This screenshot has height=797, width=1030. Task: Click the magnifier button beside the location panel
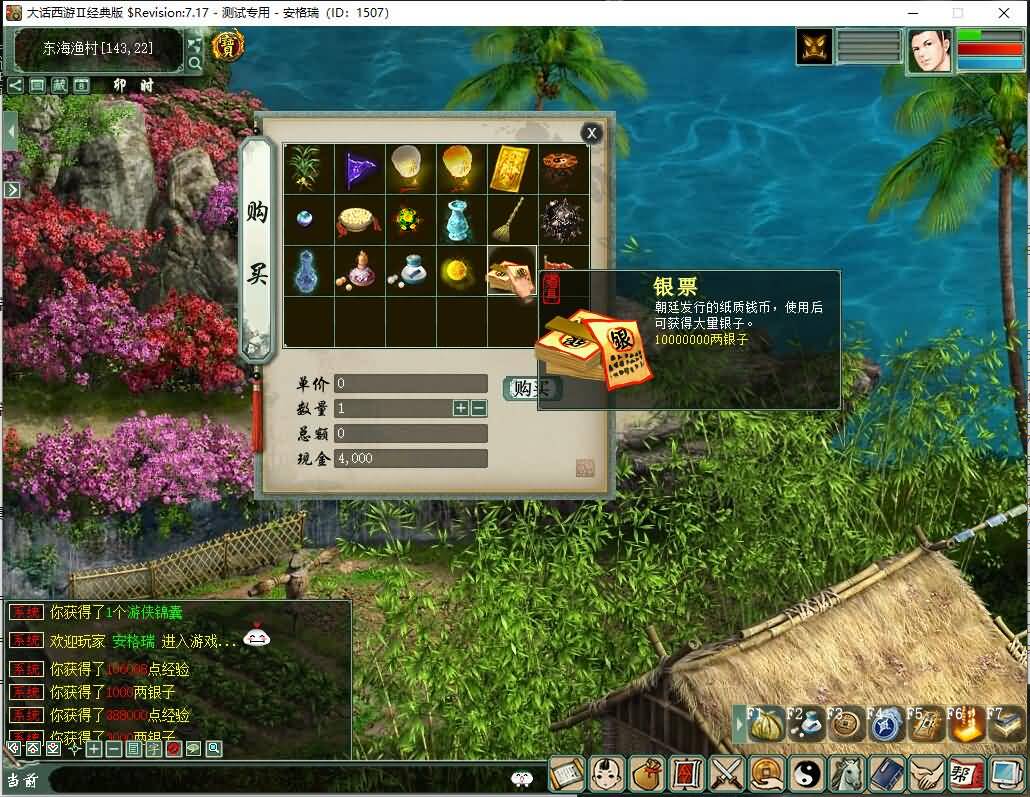(x=195, y=63)
